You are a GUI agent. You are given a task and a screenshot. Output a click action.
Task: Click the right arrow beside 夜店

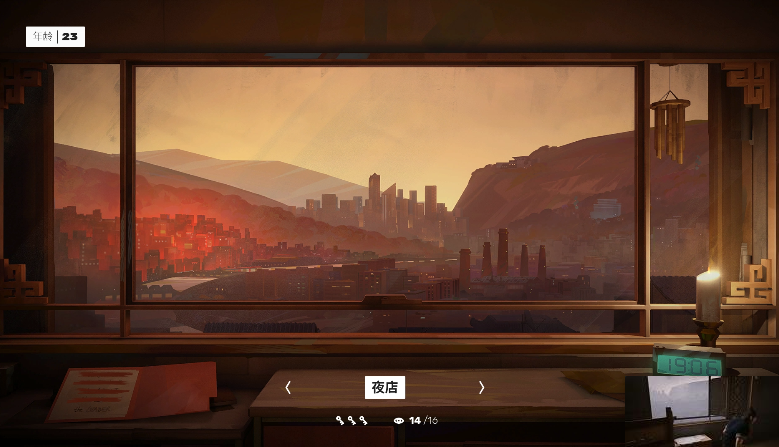(x=481, y=387)
